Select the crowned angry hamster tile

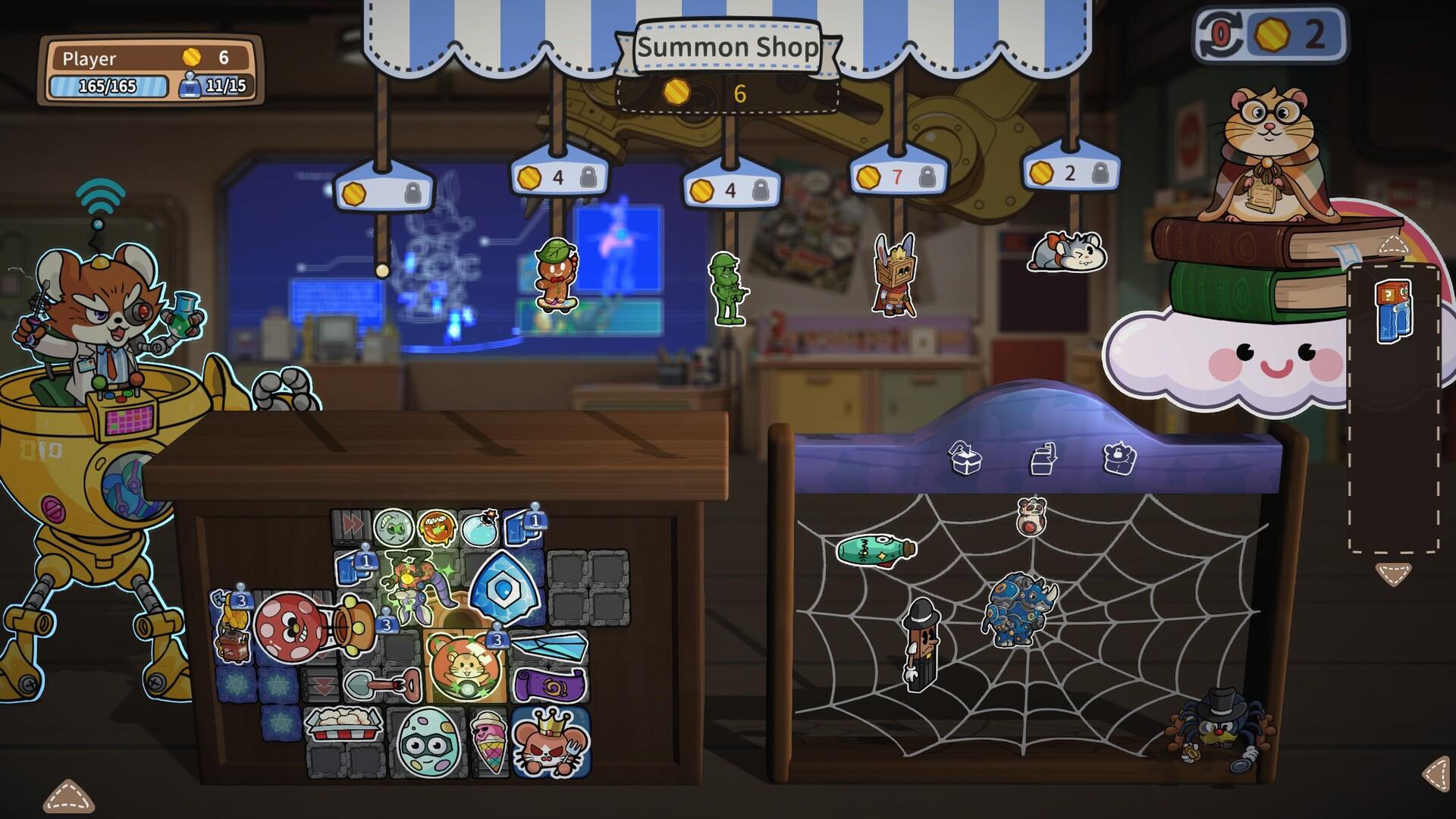(x=550, y=743)
